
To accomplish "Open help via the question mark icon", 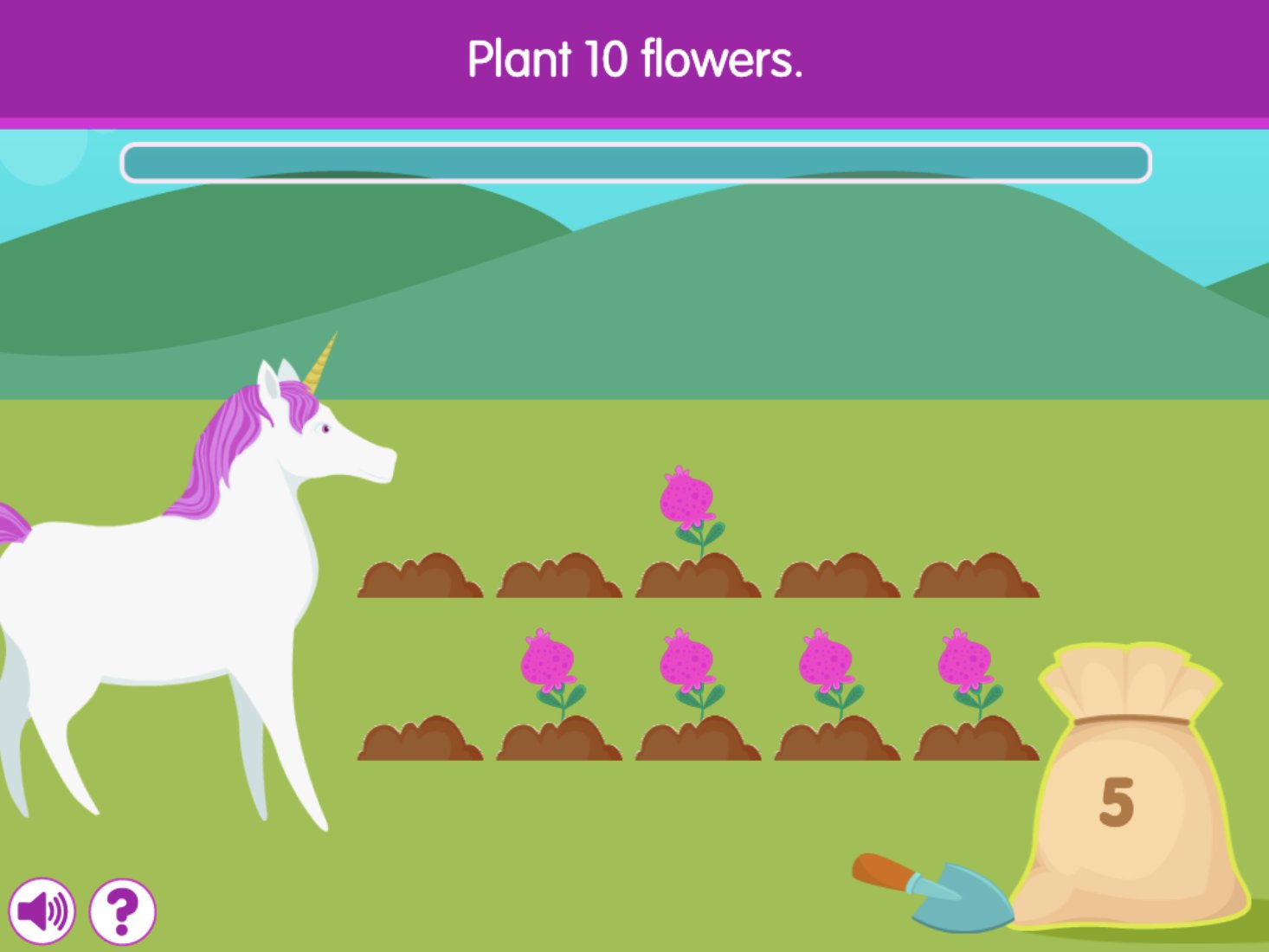I will click(121, 910).
